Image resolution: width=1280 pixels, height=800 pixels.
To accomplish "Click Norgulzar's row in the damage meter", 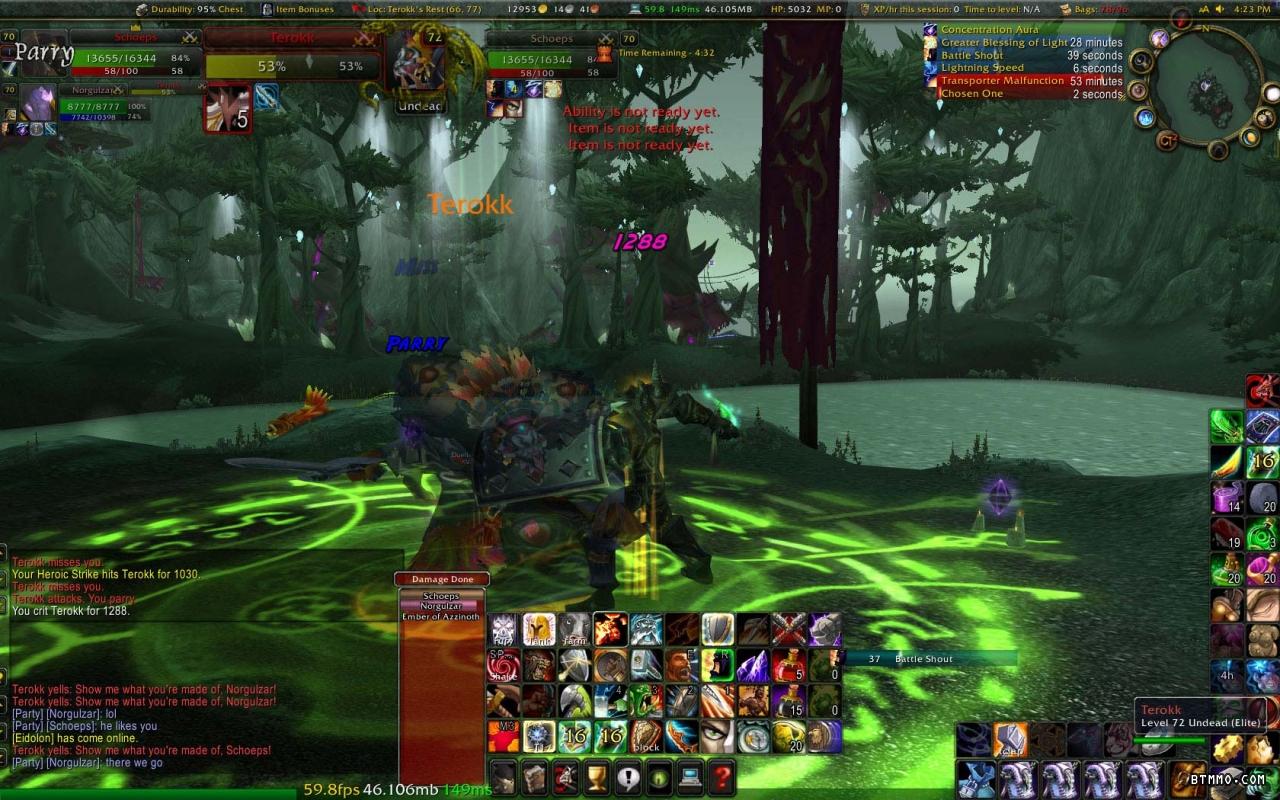I will (x=442, y=606).
